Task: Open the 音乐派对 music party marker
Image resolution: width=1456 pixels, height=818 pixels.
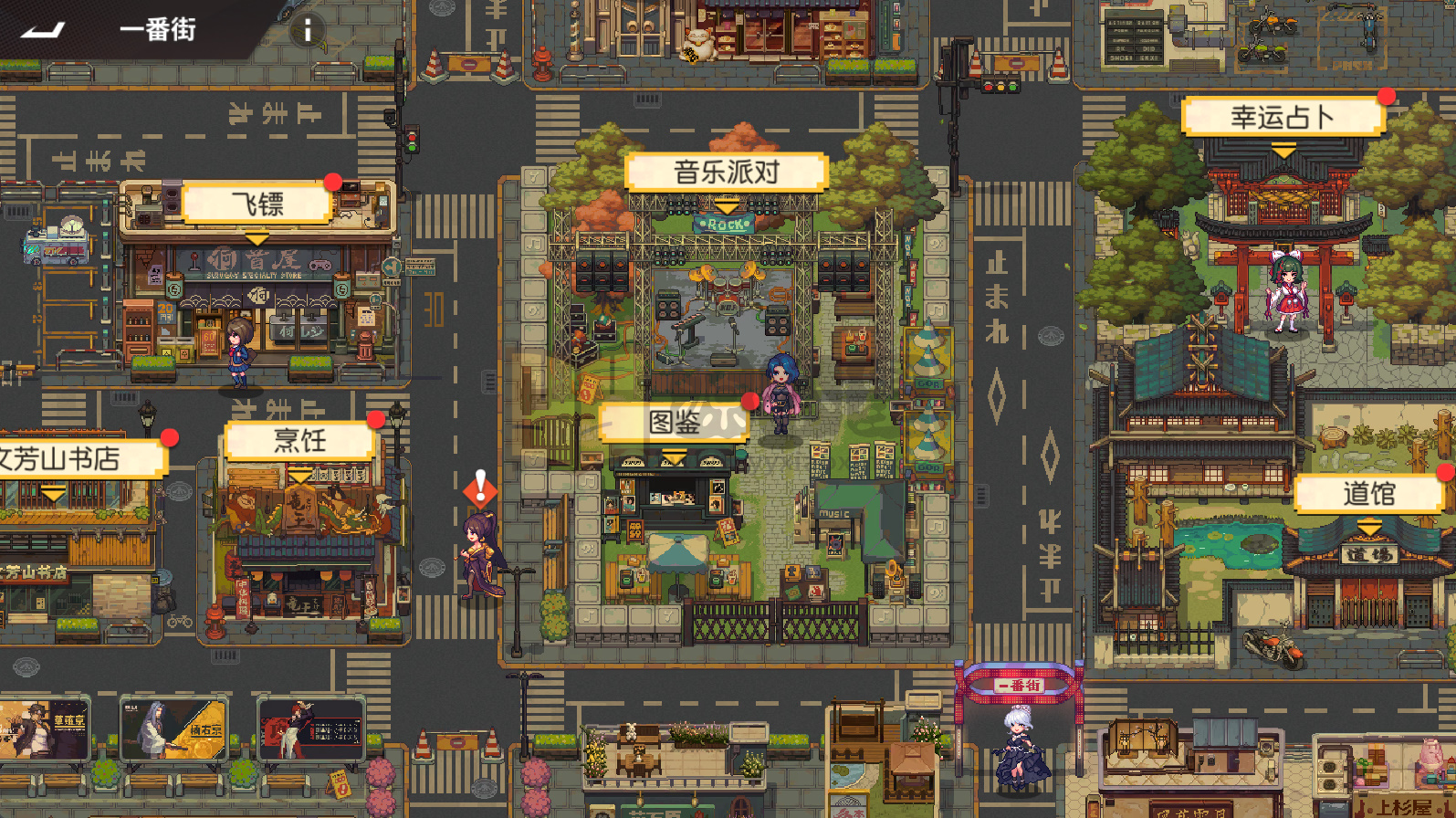Action: 726,171
